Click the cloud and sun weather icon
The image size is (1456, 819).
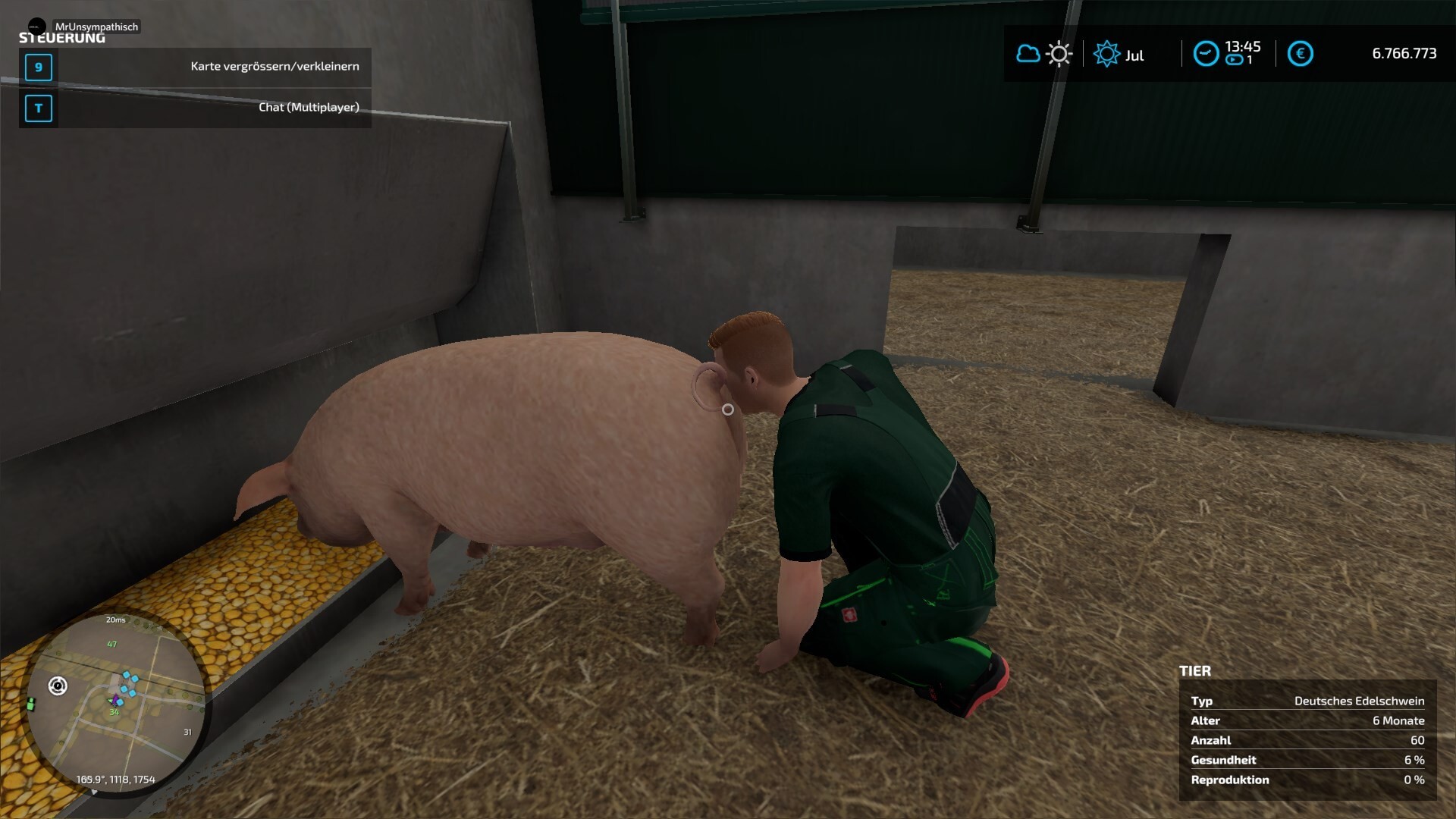[1043, 55]
